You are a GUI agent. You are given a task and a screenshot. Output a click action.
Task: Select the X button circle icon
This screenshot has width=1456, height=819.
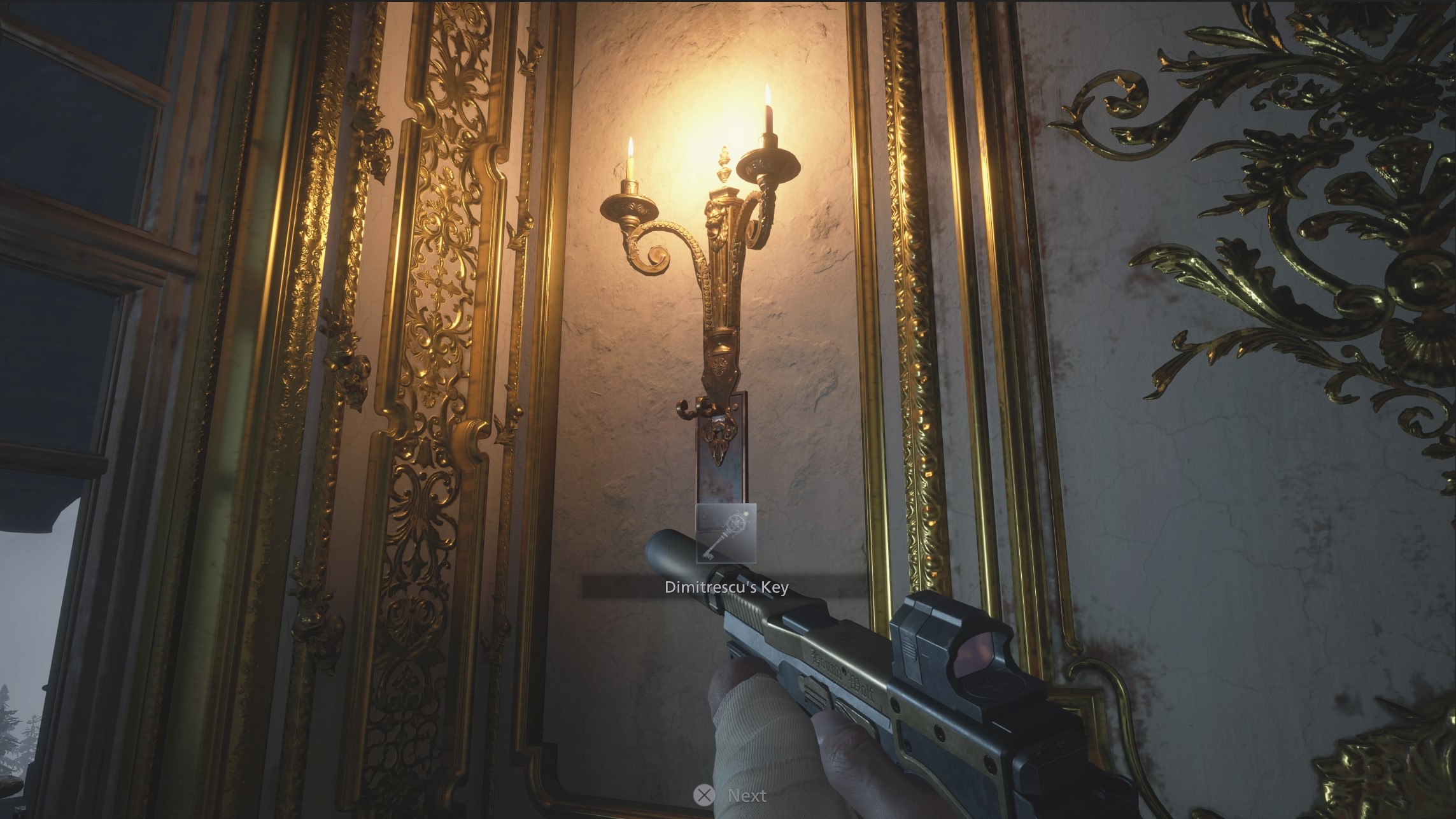[x=703, y=795]
